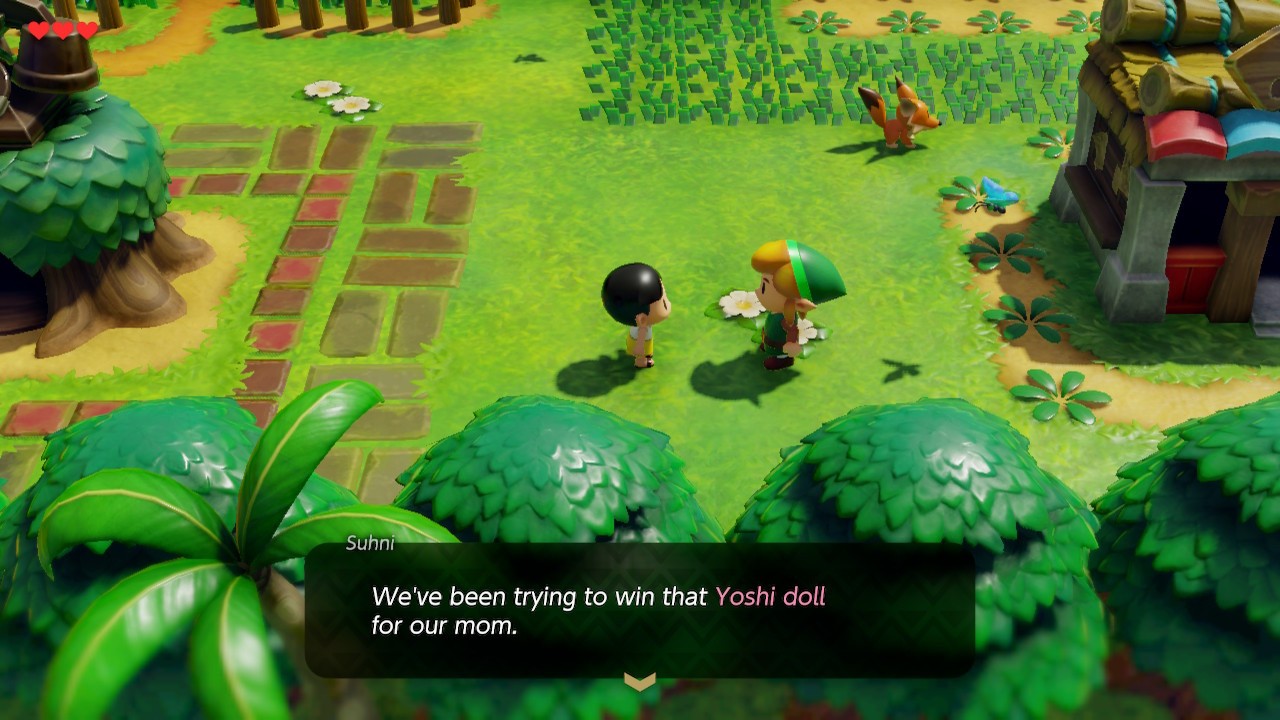Screen dimensions: 1280x720
Task: Click the bird shadow on the grass
Action: point(900,368)
